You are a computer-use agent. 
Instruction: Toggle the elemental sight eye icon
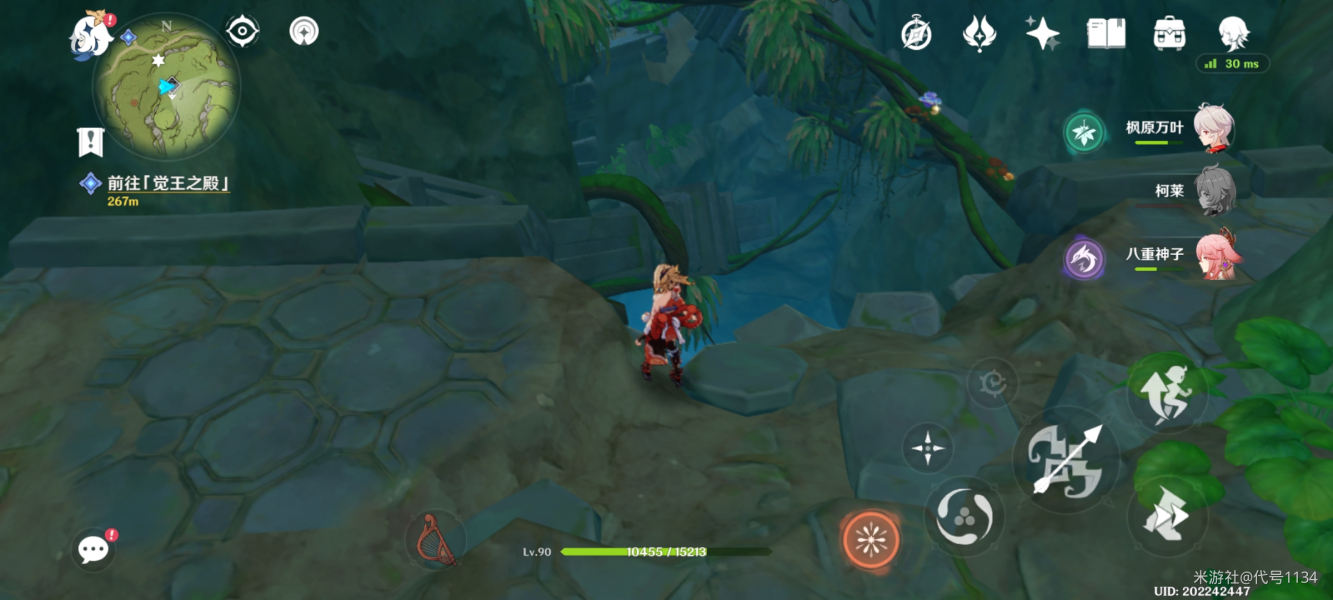(242, 31)
